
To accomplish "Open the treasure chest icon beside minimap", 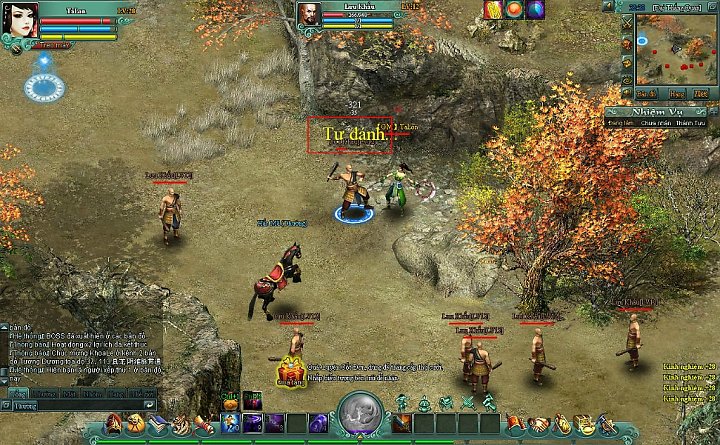I will click(x=626, y=64).
